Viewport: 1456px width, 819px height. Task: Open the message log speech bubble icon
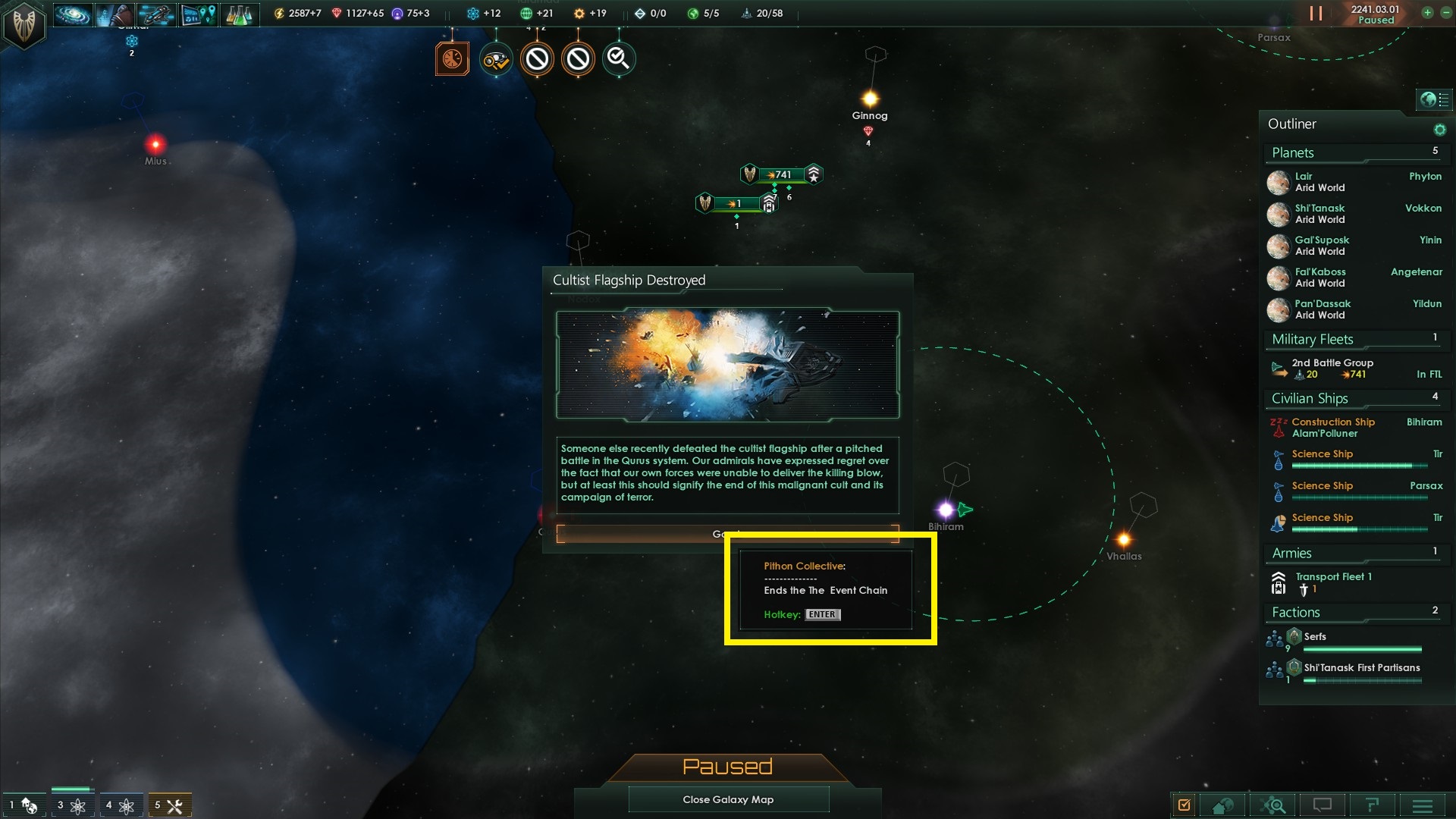[x=1322, y=804]
